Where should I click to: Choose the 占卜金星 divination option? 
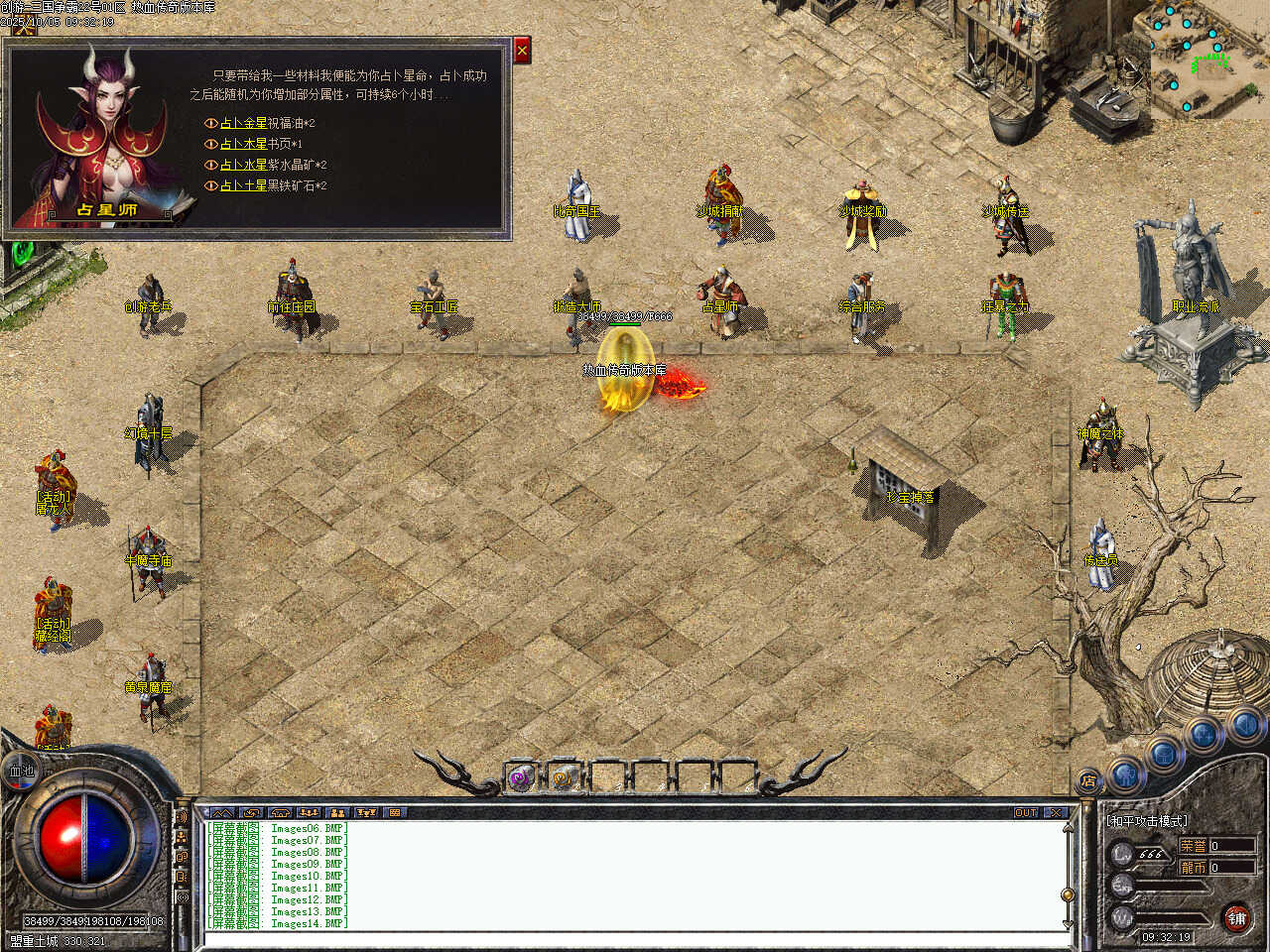click(x=243, y=123)
